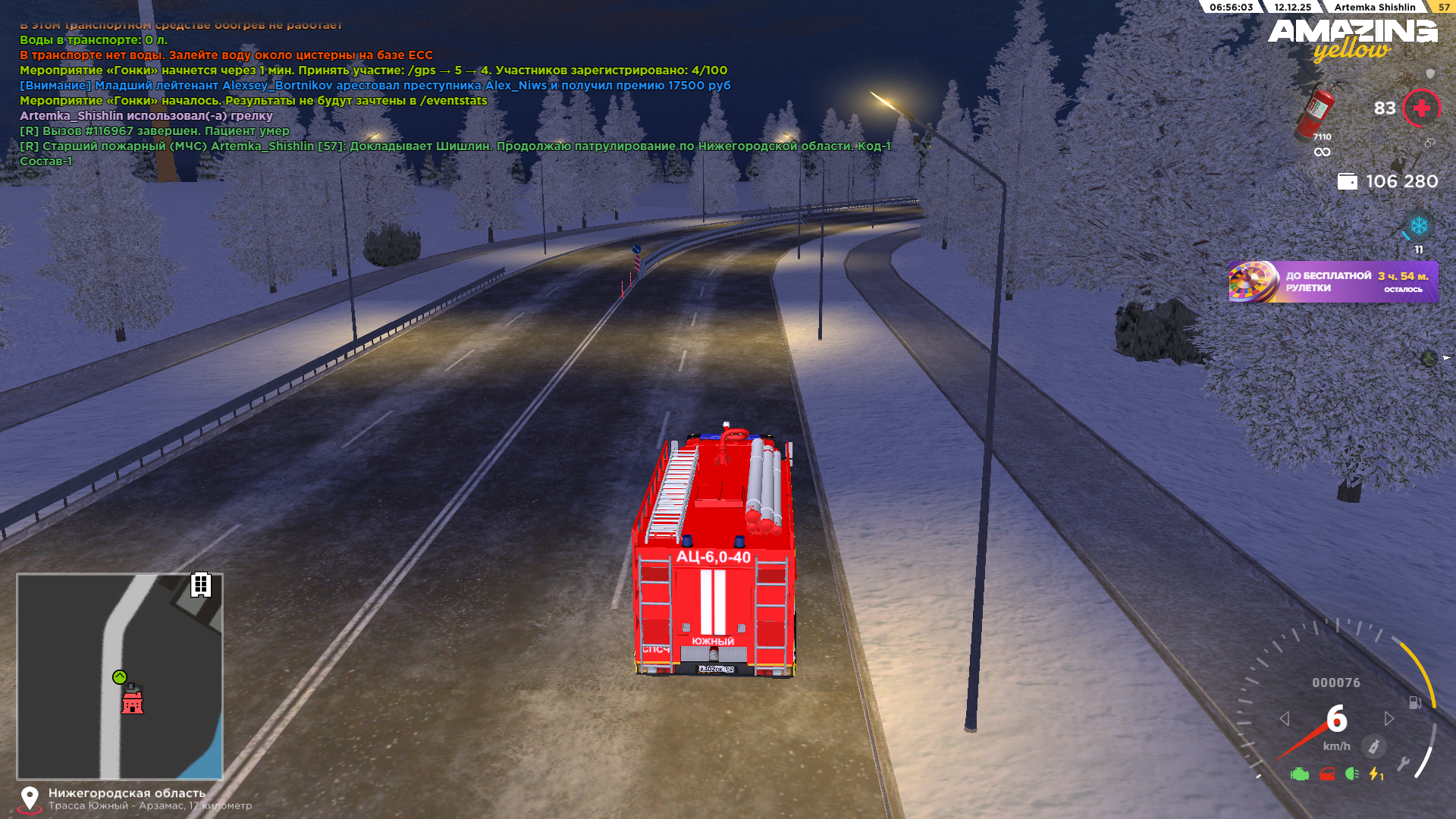
Task: Click the snowflake temperature icon
Action: click(x=1418, y=226)
